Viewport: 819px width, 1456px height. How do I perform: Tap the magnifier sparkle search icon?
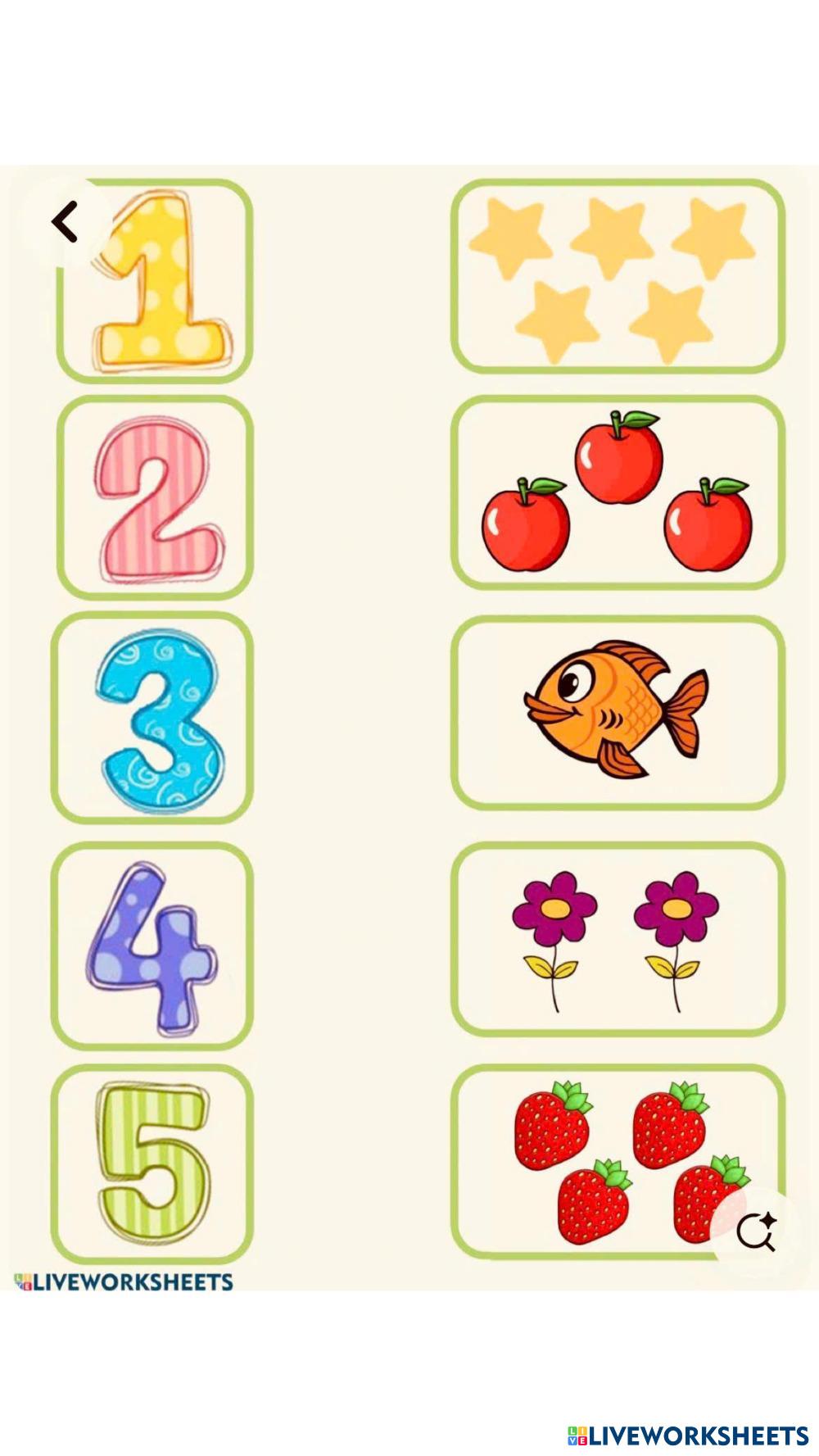click(x=755, y=1231)
